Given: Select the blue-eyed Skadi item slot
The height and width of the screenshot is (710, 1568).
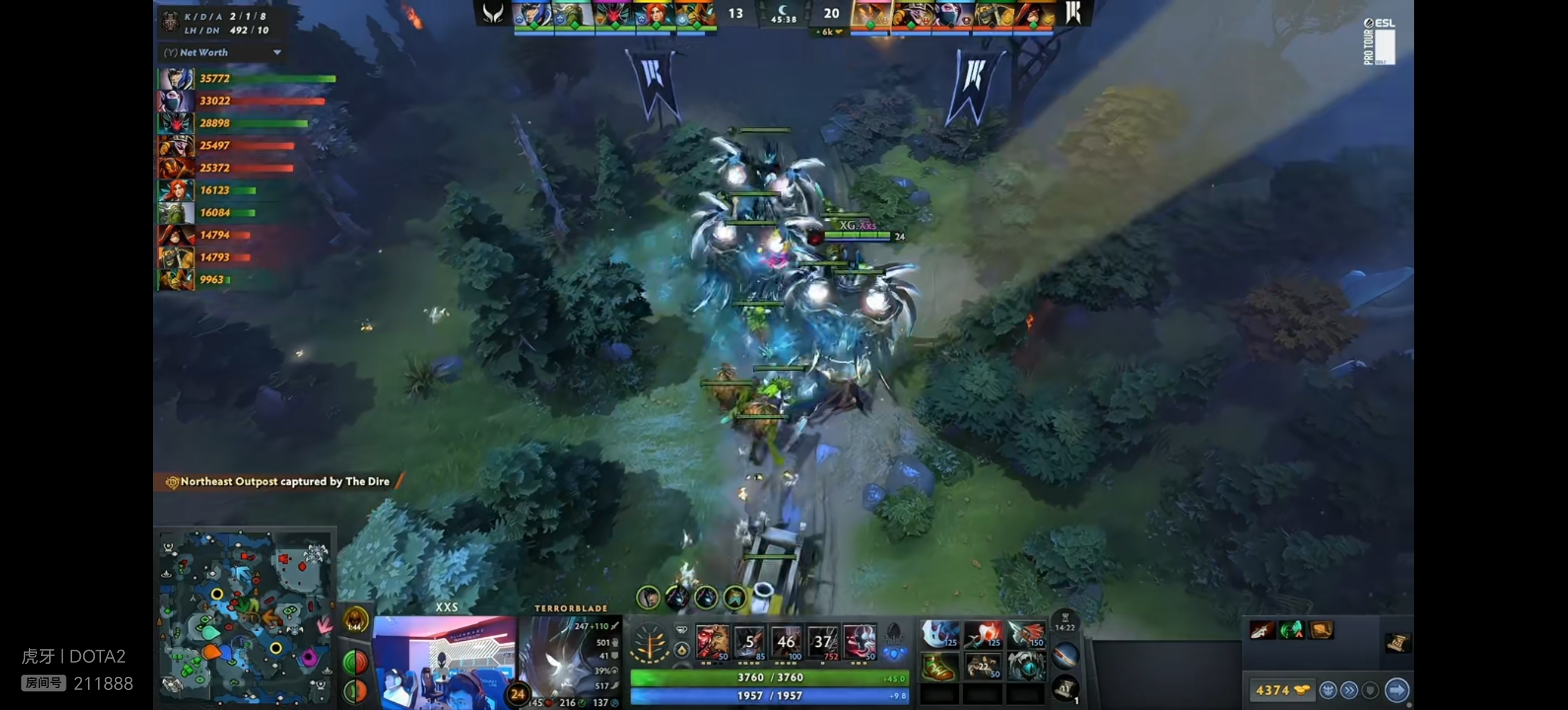Looking at the screenshot, I should [x=1026, y=666].
